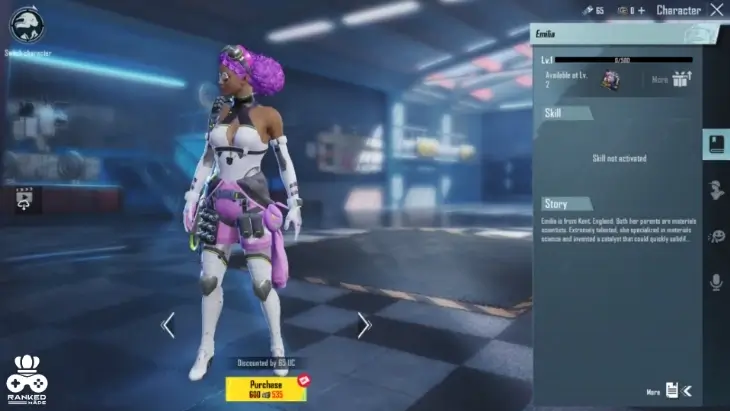Switch to the microphone voice tab
The image size is (730, 411).
pos(716,283)
